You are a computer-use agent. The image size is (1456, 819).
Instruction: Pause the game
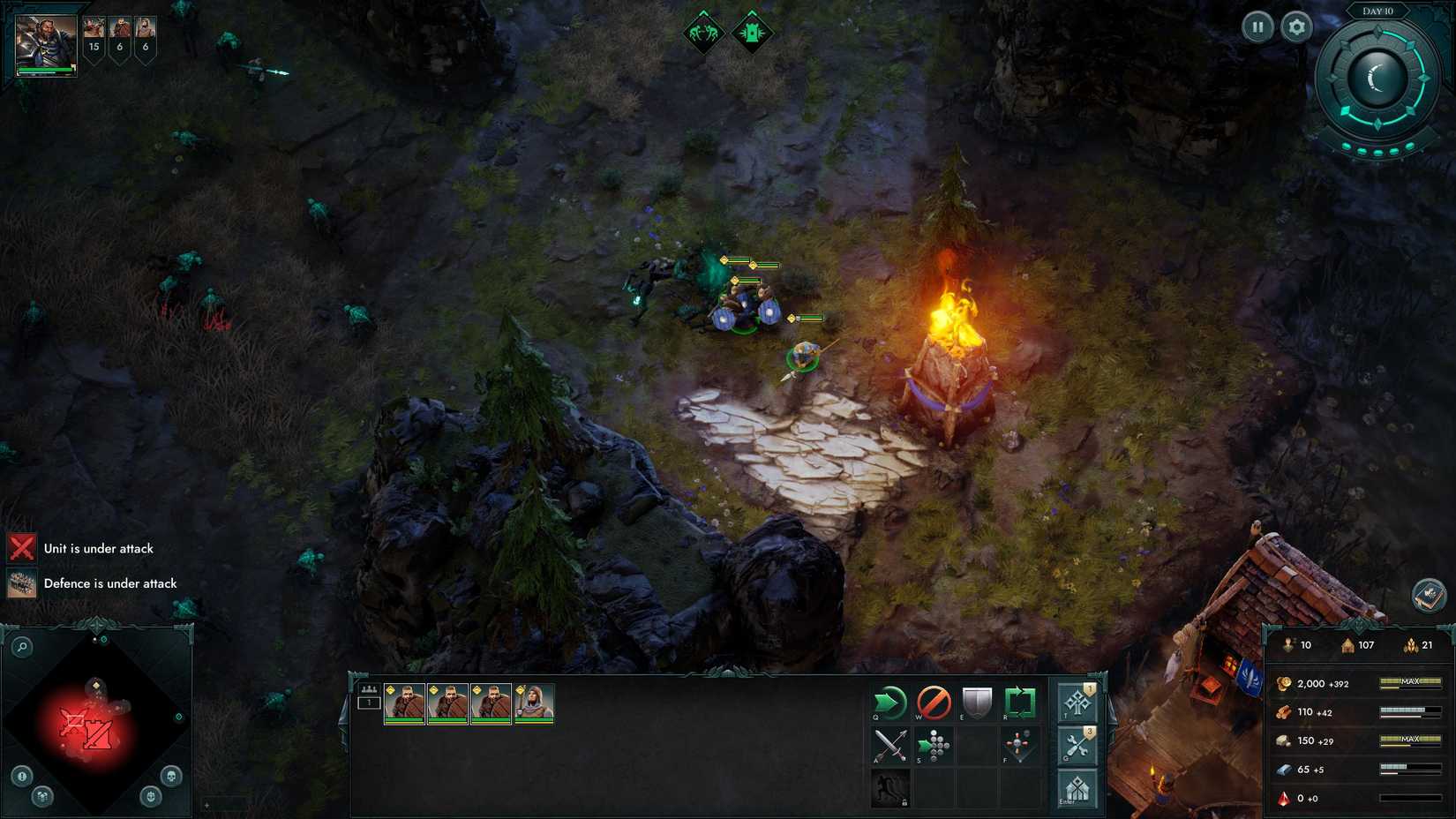(x=1257, y=26)
